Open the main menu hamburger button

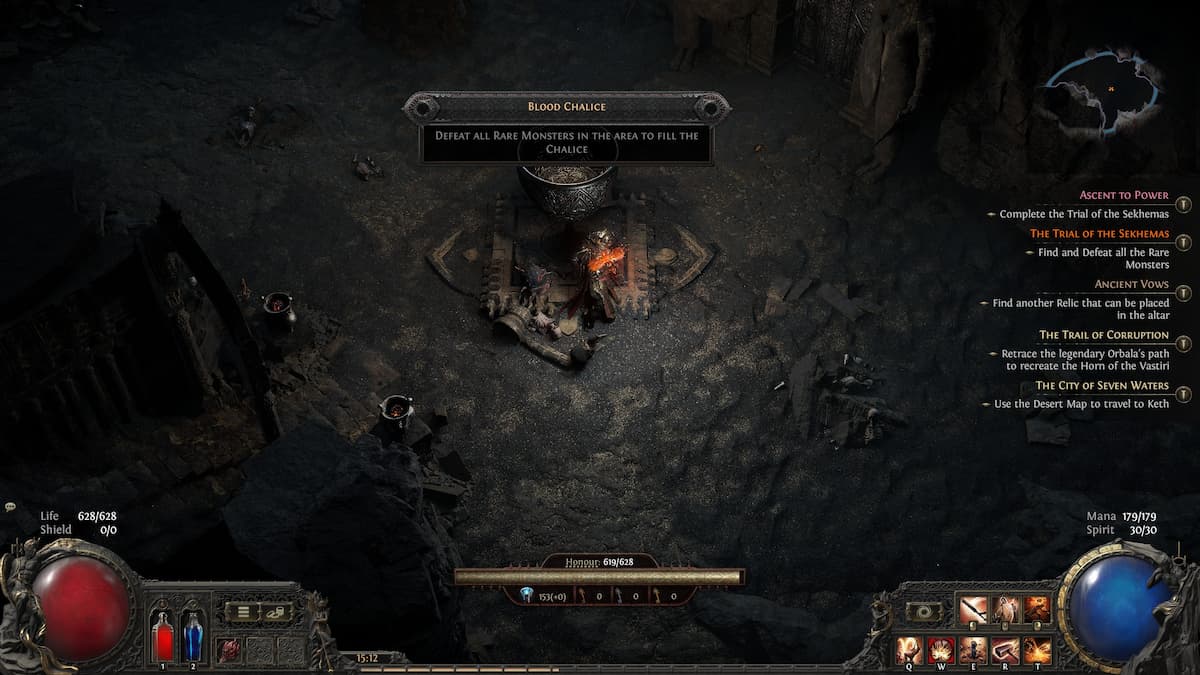pyautogui.click(x=242, y=611)
